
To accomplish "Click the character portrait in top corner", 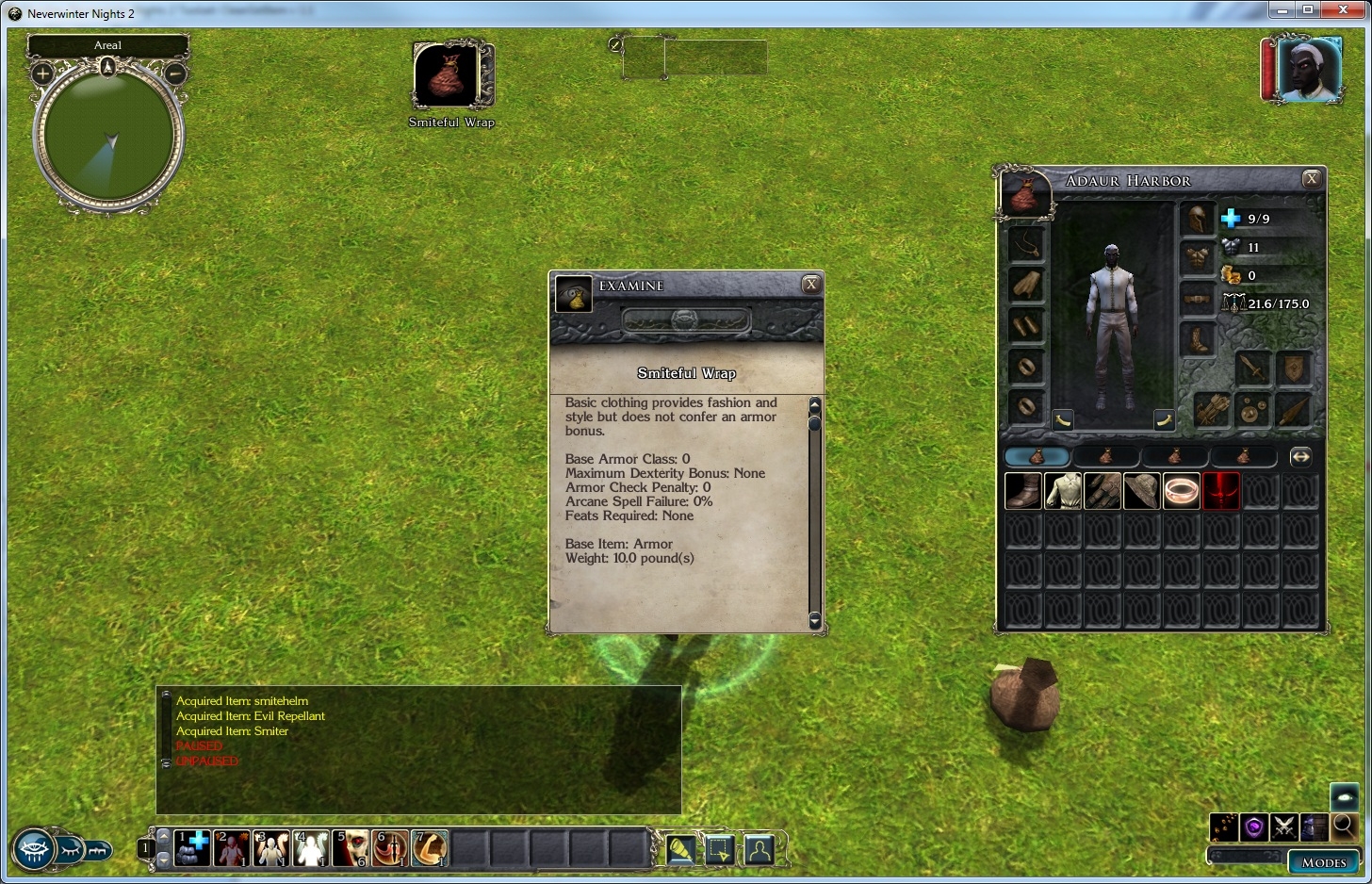I will pyautogui.click(x=1309, y=69).
